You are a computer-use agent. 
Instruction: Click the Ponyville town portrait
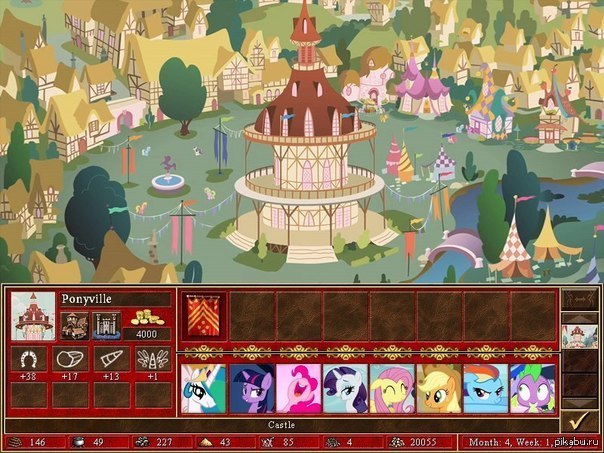coord(33,315)
